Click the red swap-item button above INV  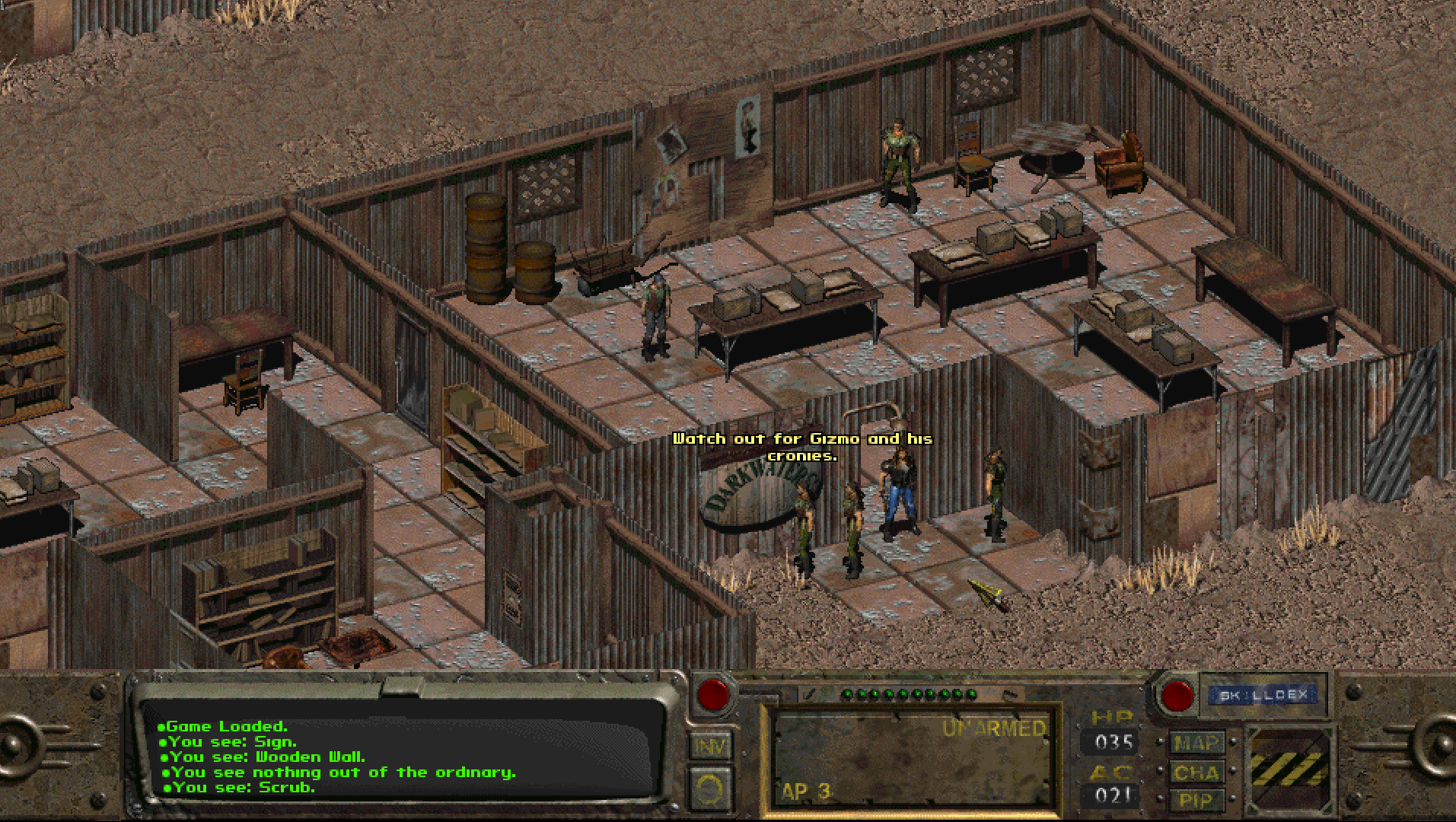click(713, 694)
